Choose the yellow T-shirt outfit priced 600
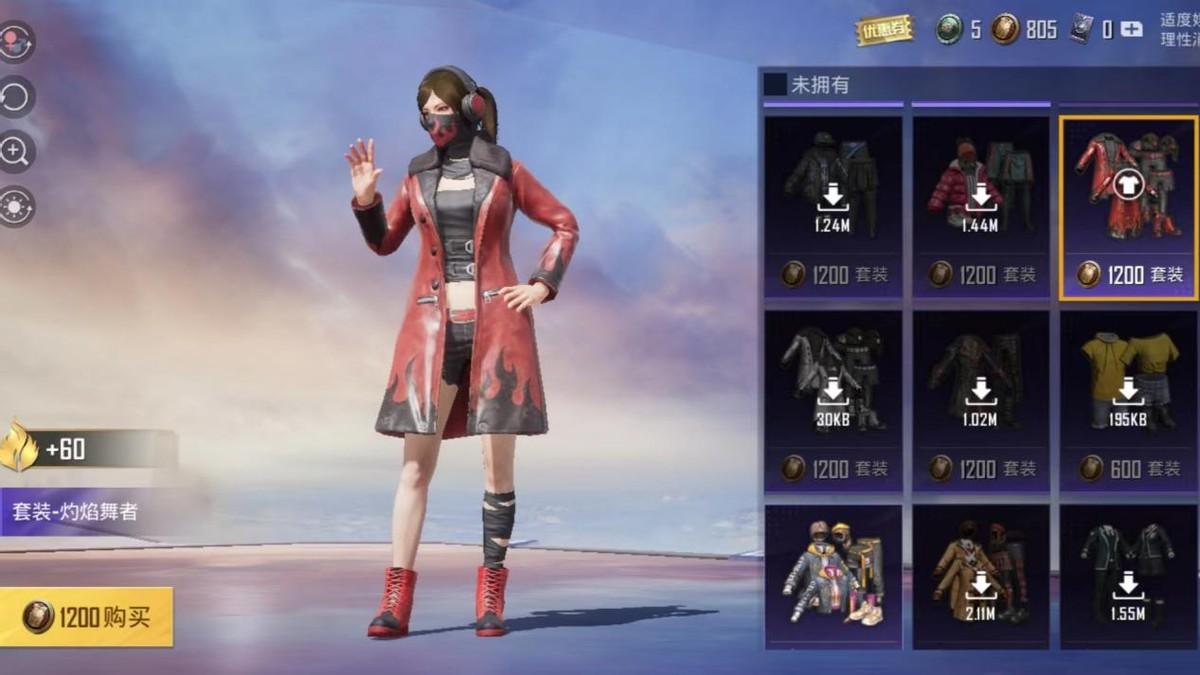The image size is (1200, 675). coord(1128,400)
